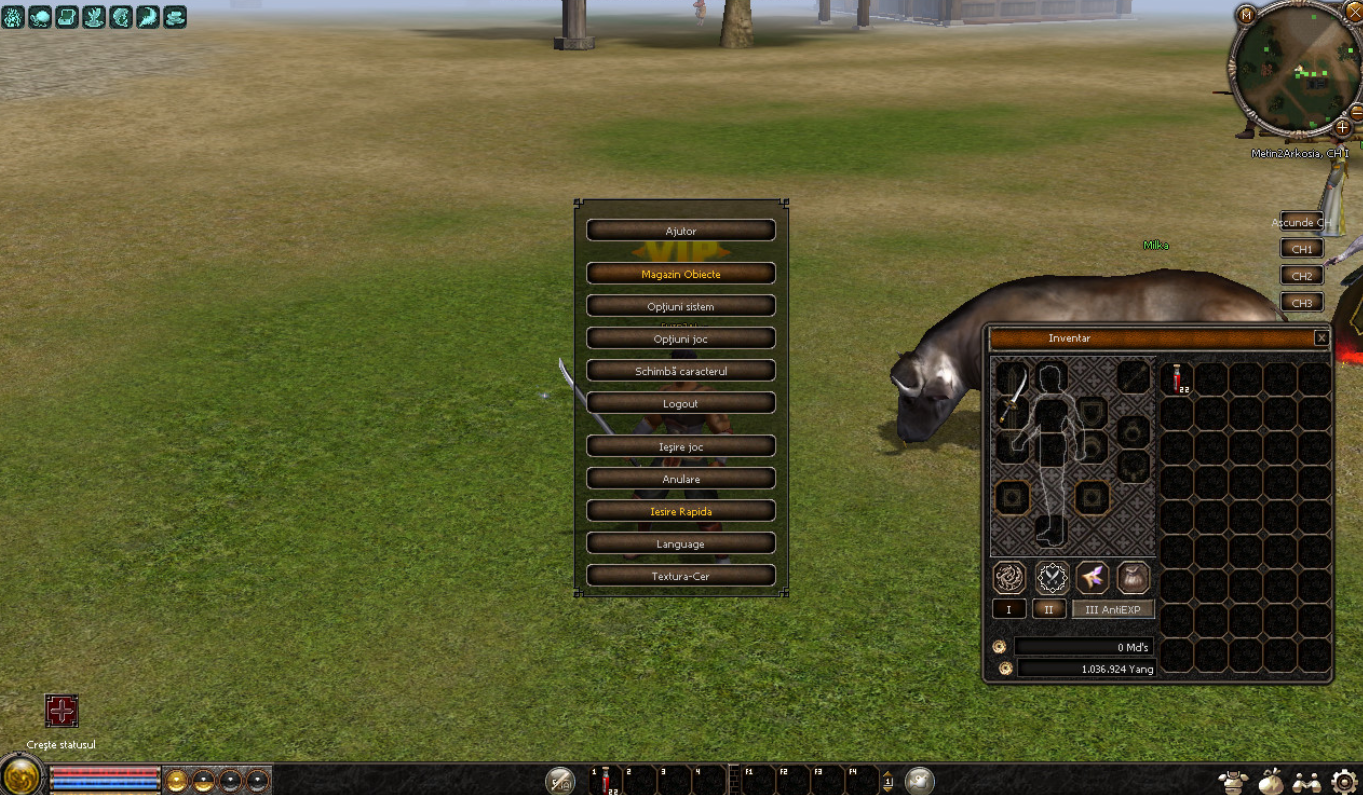The width and height of the screenshot is (1363, 795).
Task: Open the Language menu option
Action: (x=680, y=544)
